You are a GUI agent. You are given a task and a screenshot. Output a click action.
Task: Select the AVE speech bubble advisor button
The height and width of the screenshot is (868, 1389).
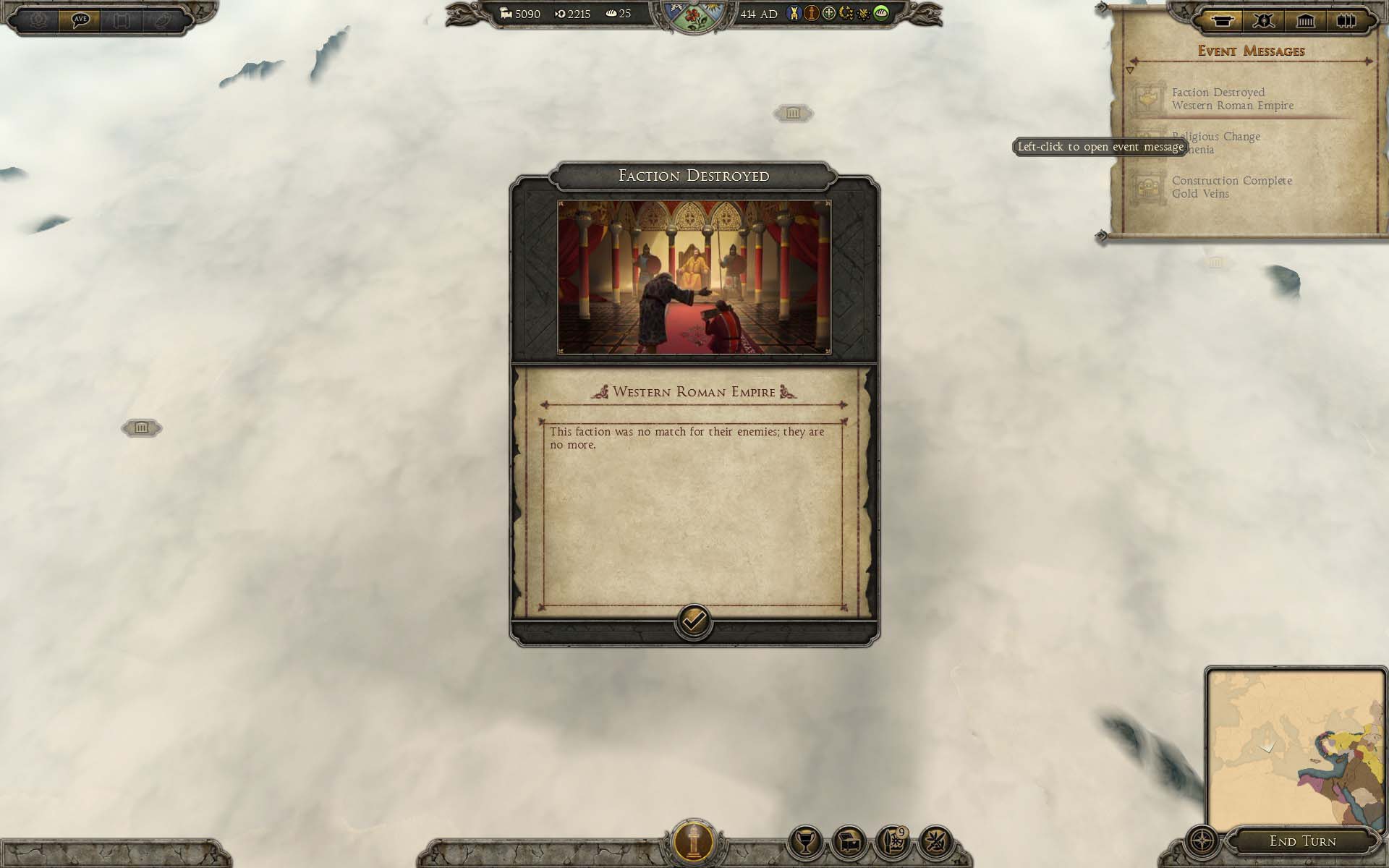80,20
